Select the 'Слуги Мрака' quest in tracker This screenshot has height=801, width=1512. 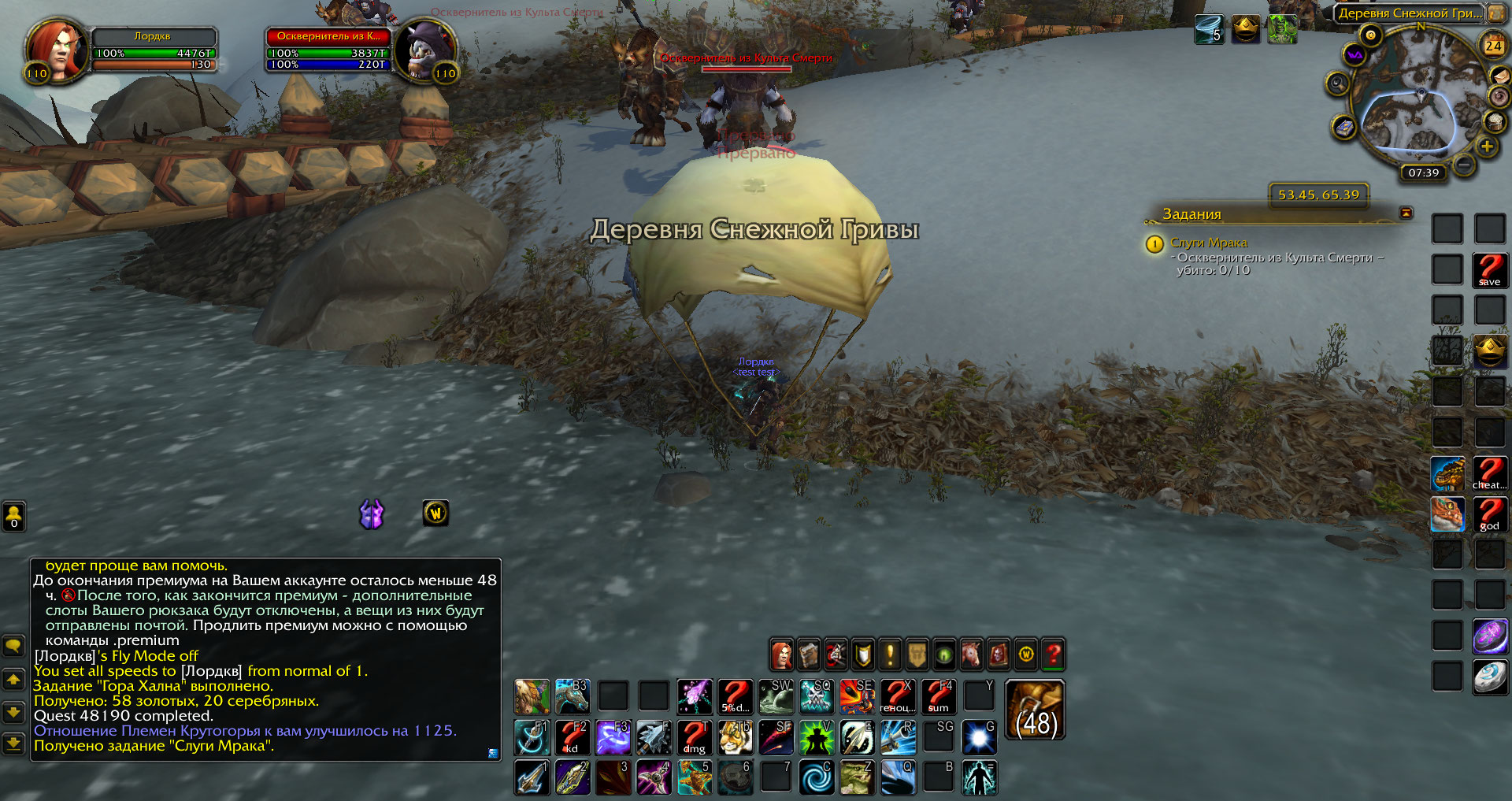1208,243
